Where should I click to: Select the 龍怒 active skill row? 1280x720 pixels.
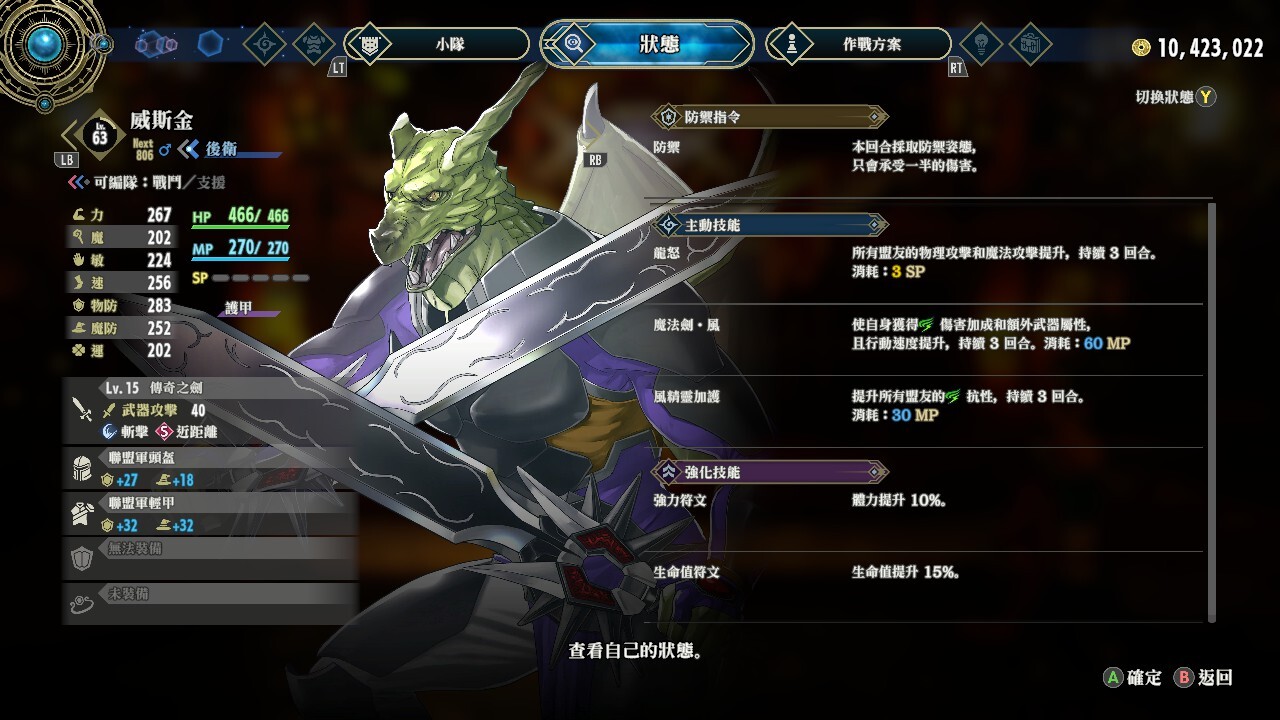[x=925, y=262]
